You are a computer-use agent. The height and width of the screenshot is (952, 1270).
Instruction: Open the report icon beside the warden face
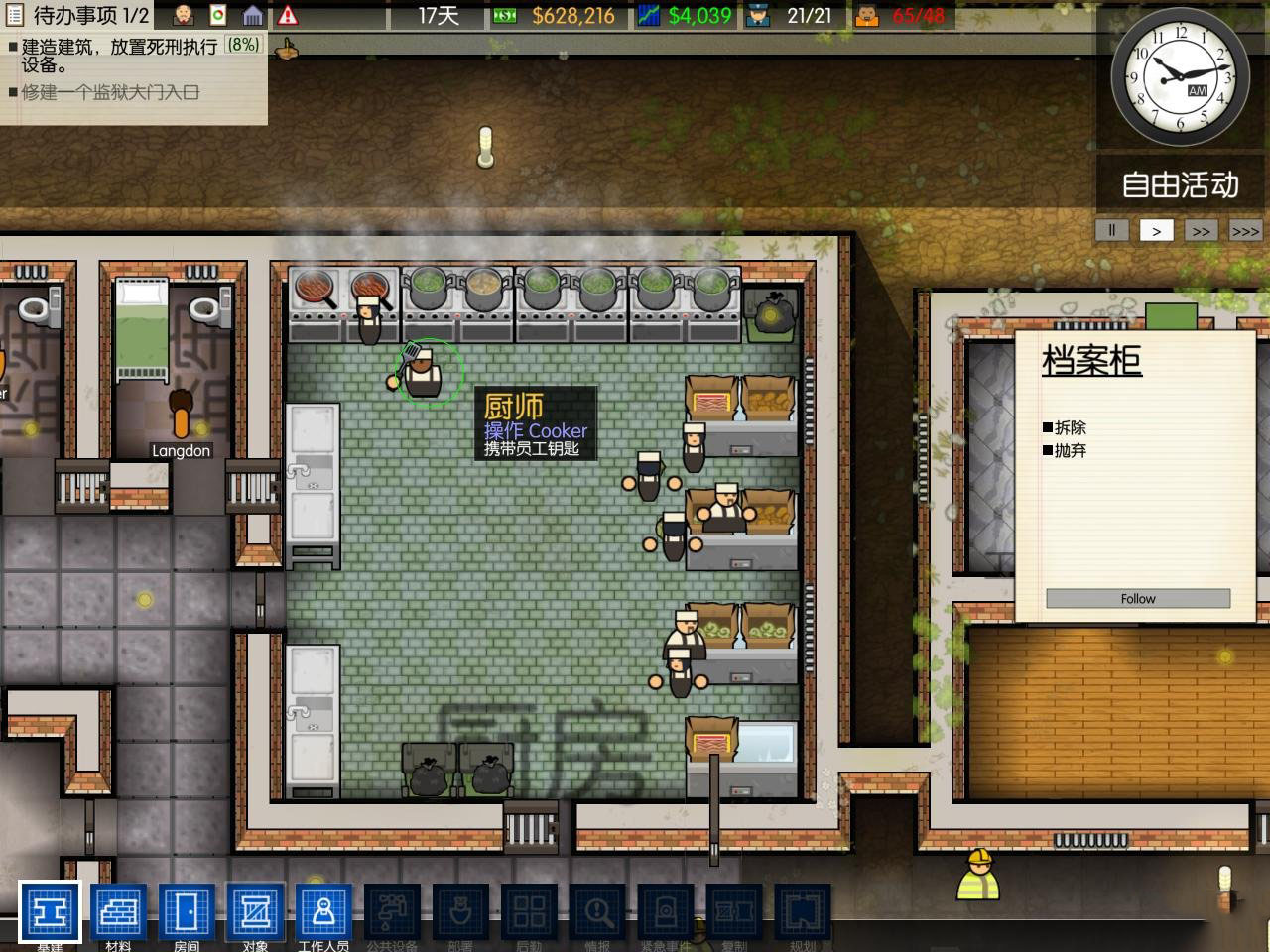218,15
